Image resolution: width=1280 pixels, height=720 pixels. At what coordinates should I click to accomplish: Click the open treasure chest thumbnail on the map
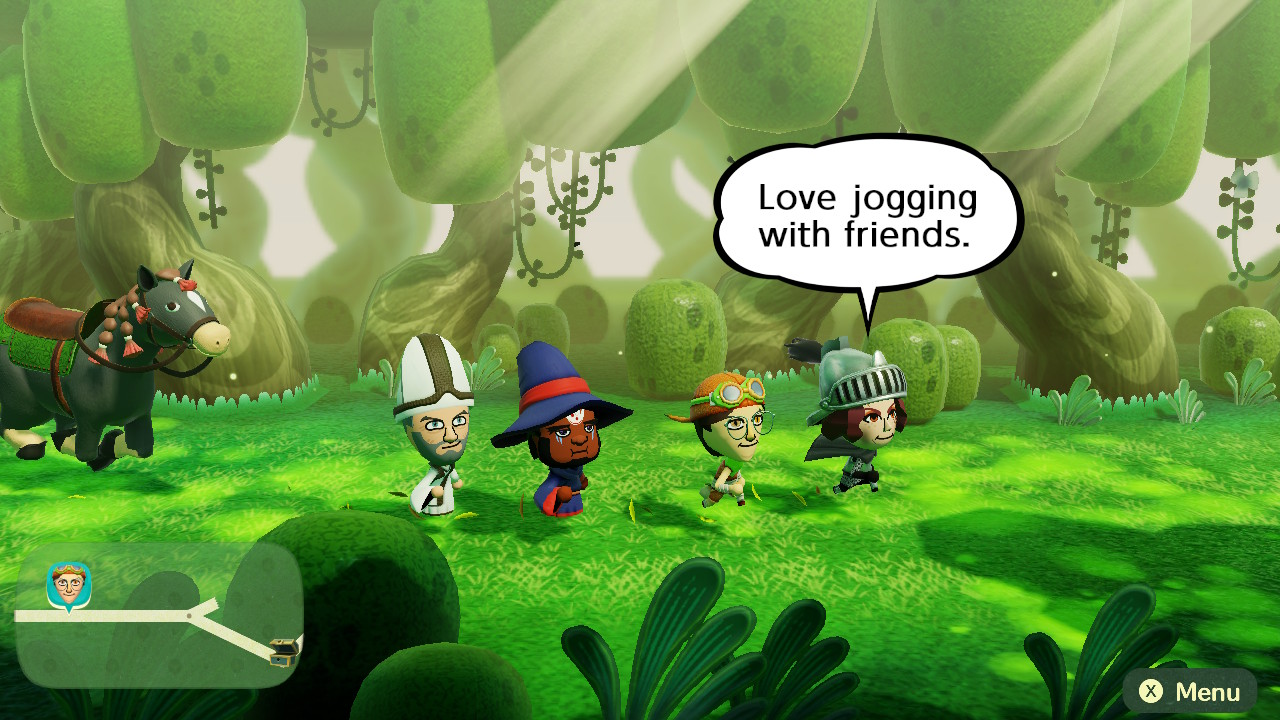[283, 653]
